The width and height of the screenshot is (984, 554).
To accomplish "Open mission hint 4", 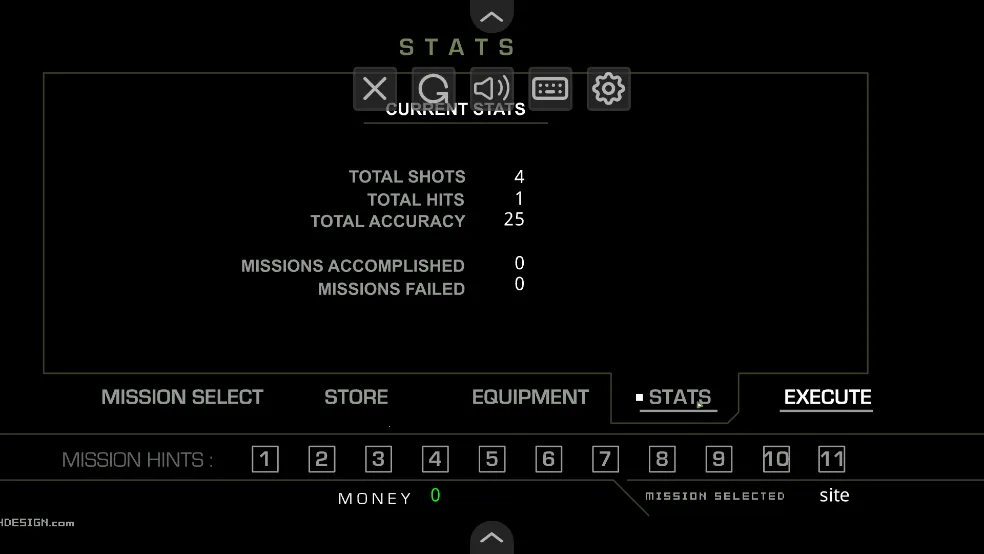I will click(435, 459).
